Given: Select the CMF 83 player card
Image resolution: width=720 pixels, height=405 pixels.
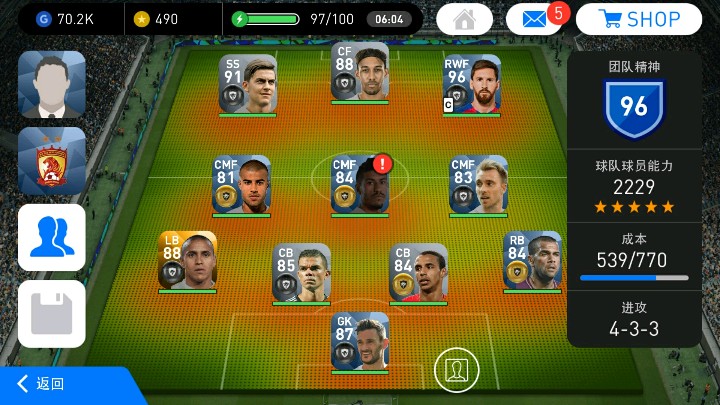Looking at the screenshot, I should pos(478,184).
